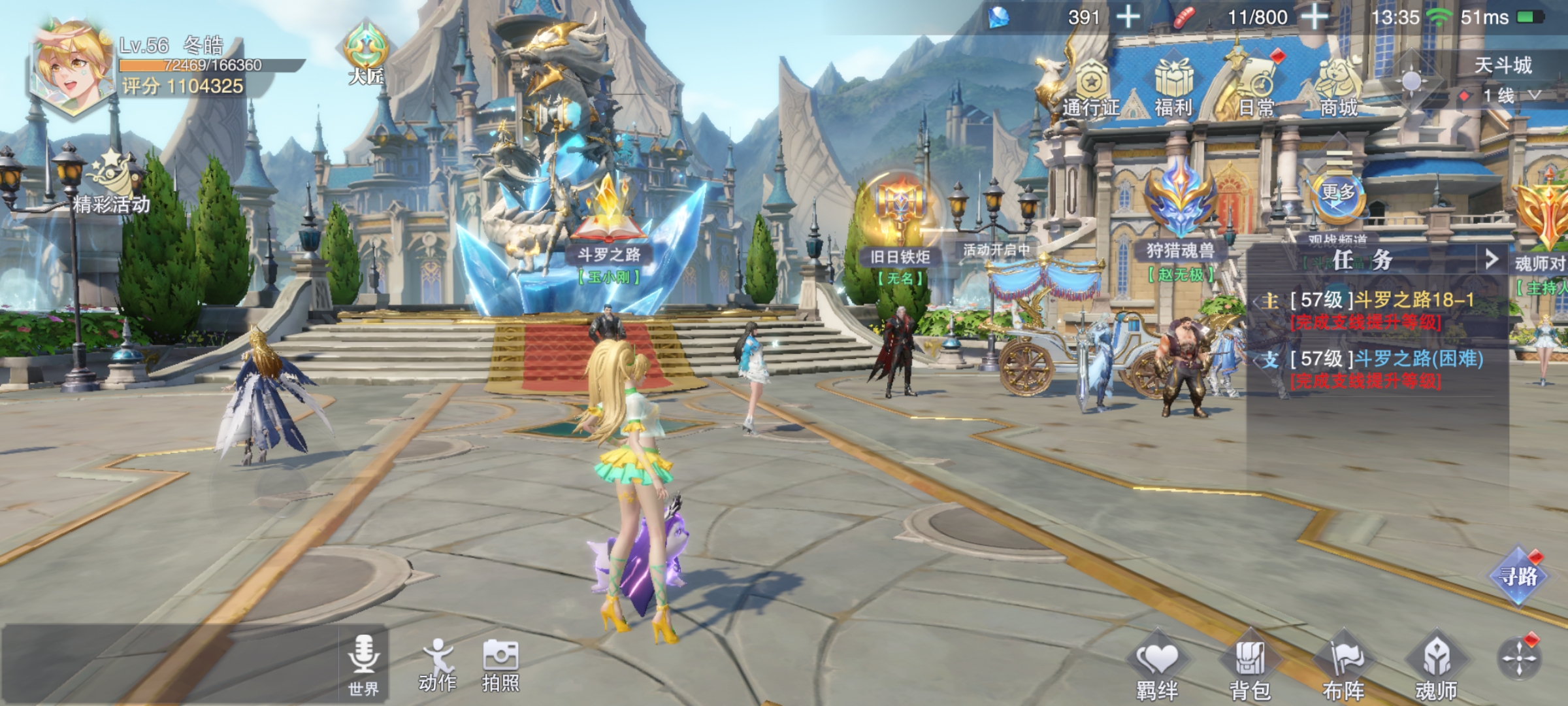Activate the 寻路 pathfinding button

coord(1518,576)
